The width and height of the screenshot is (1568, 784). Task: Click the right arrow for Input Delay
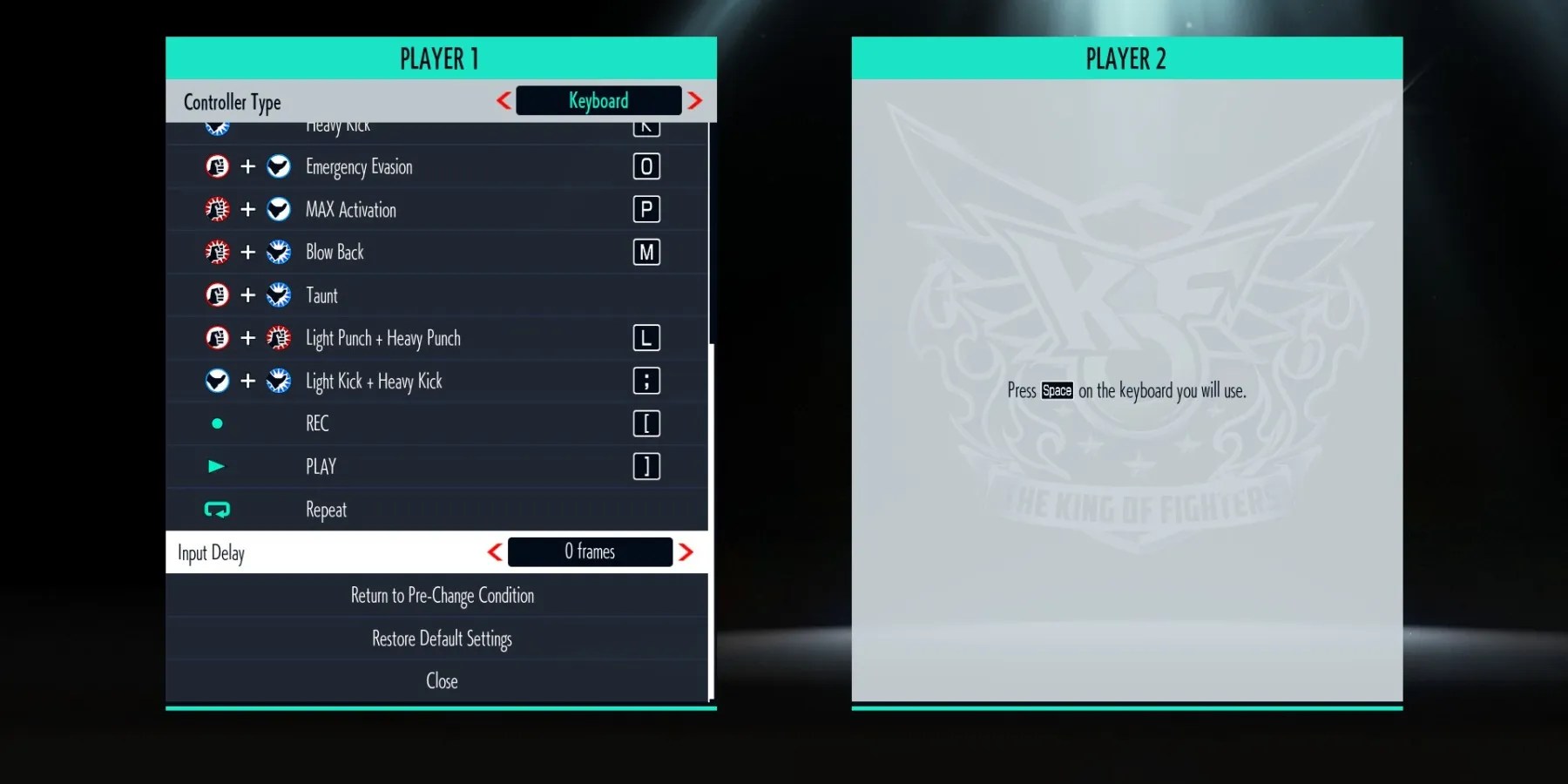point(686,551)
